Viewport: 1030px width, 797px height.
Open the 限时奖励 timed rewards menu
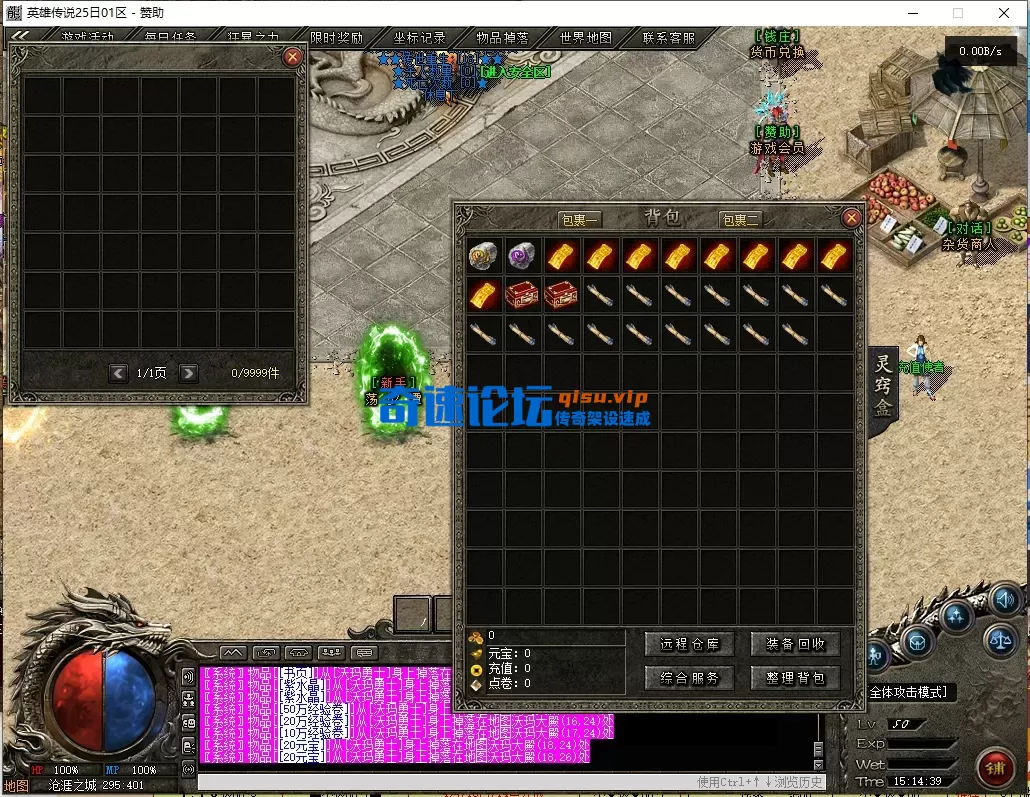click(x=336, y=38)
